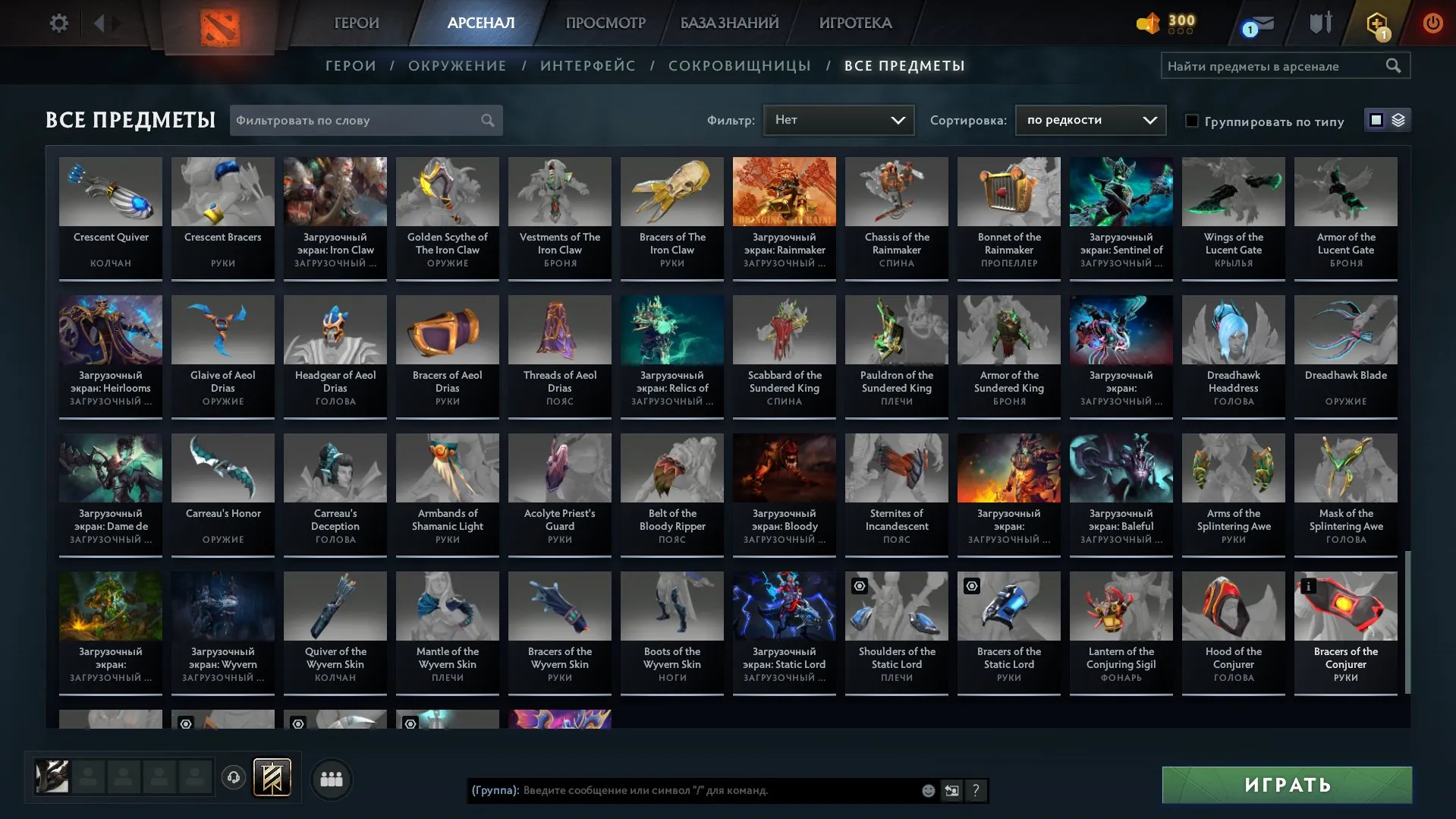Viewport: 1456px width, 819px height.
Task: Open voice chat via the headset icon
Action: pyautogui.click(x=233, y=778)
